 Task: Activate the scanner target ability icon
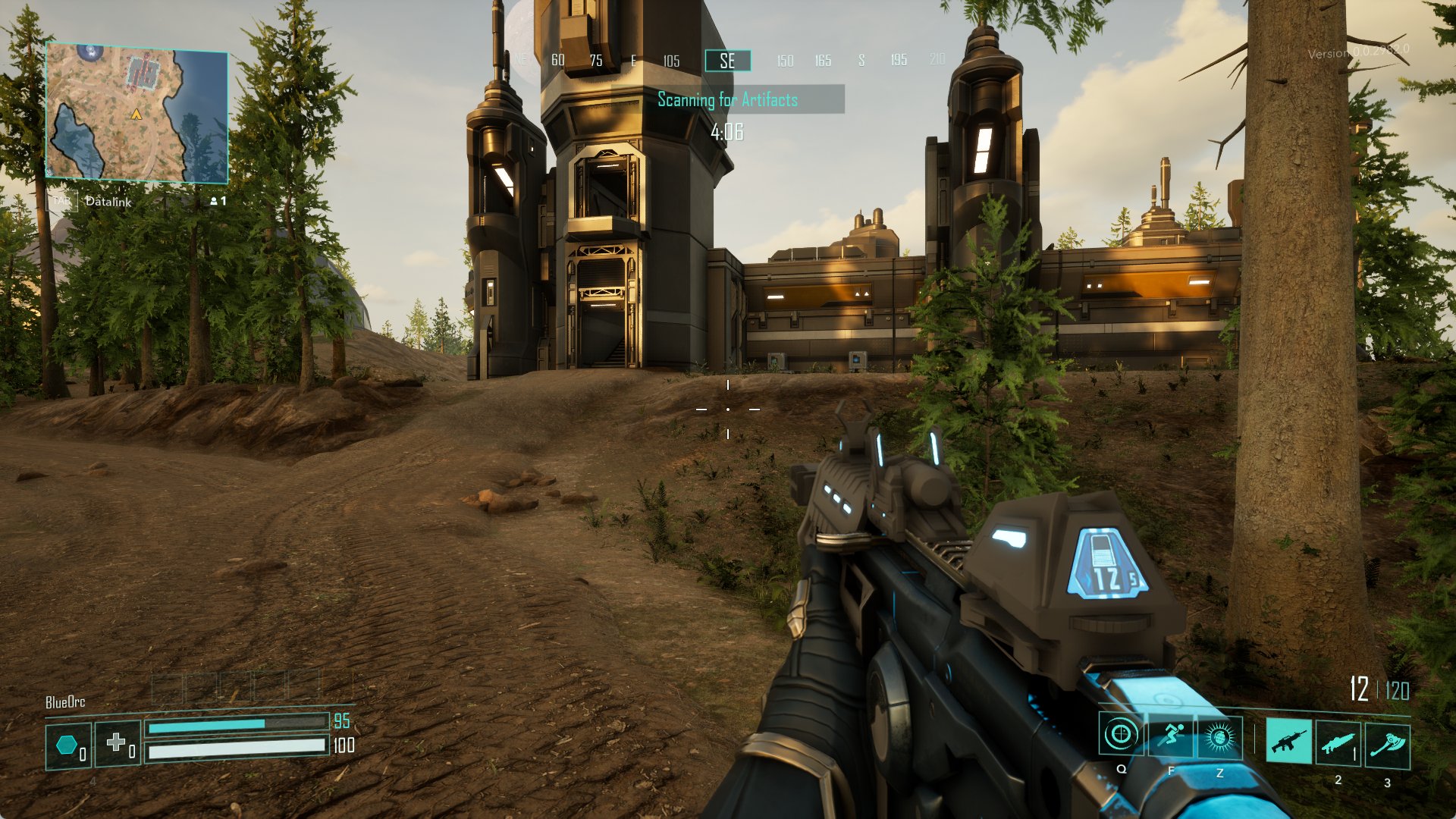tap(1121, 735)
